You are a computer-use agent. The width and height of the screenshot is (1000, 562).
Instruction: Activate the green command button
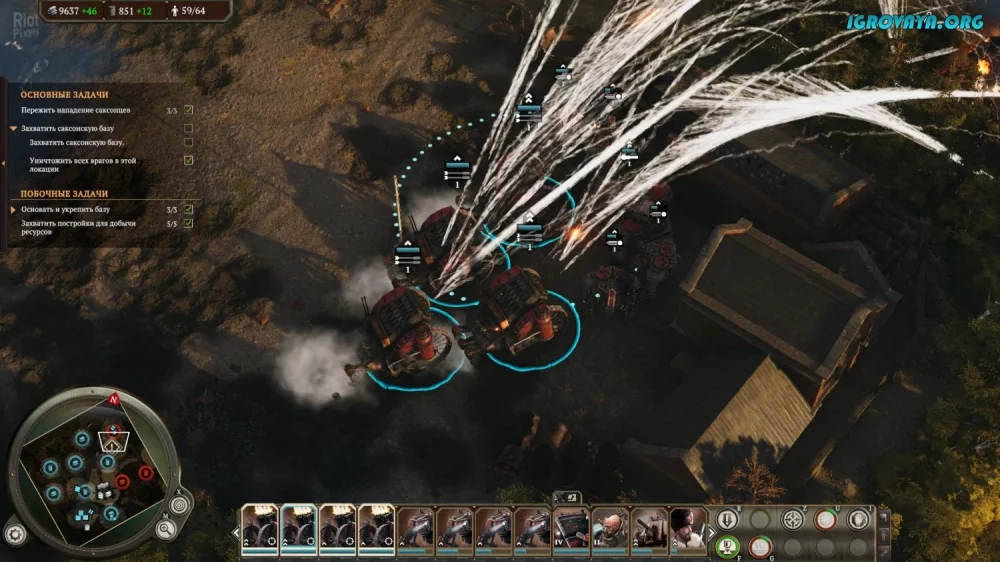pos(728,547)
